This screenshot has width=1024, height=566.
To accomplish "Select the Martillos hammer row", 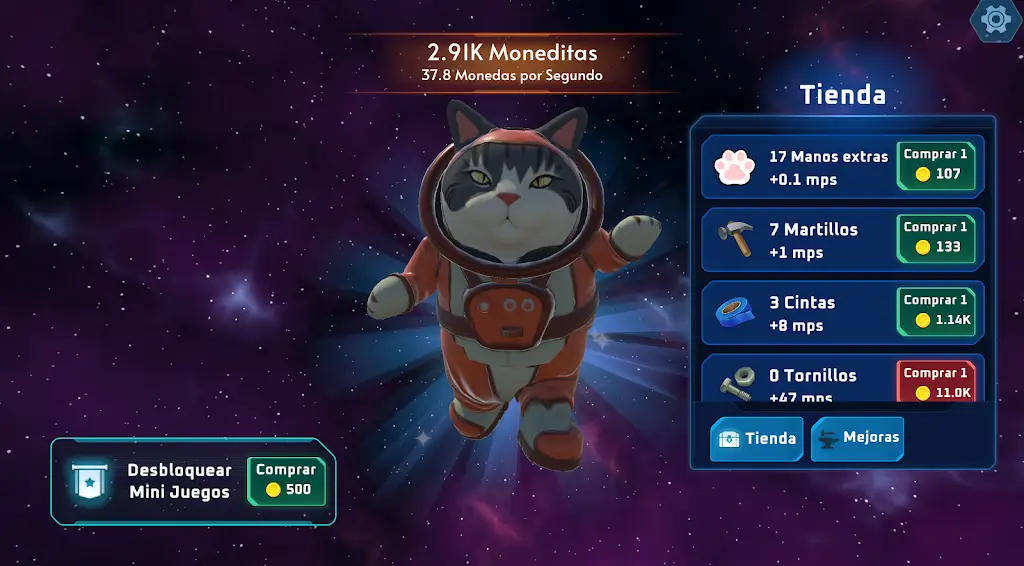I will (800, 240).
